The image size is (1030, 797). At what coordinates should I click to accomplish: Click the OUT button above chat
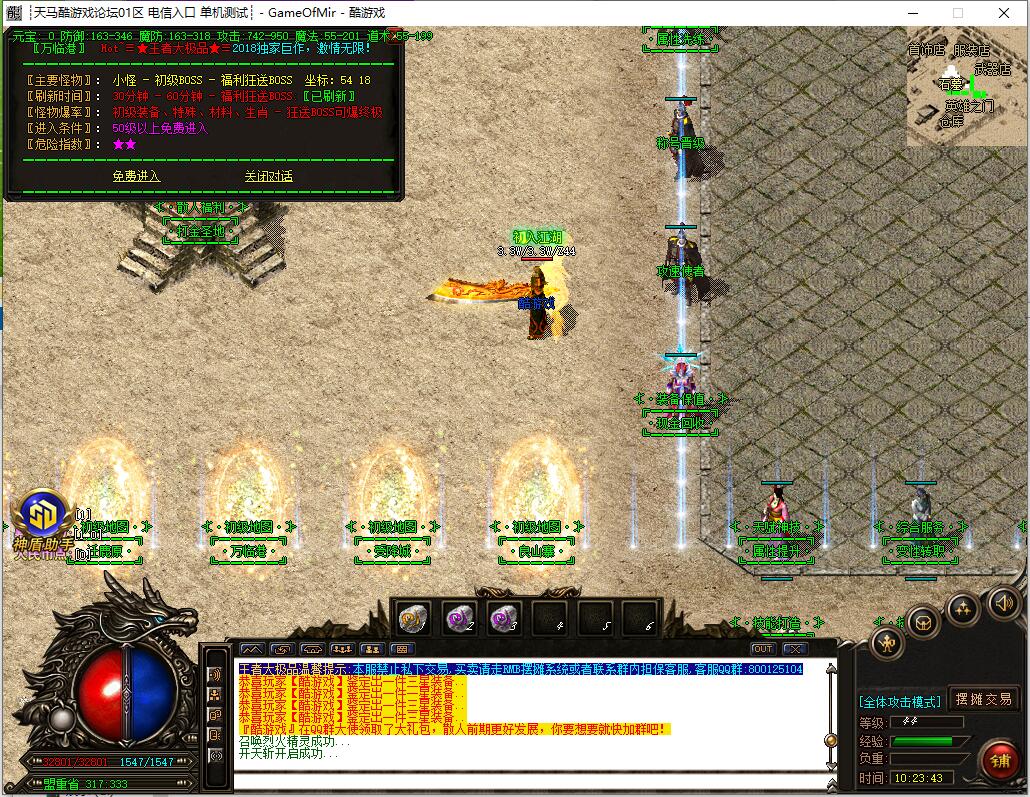point(763,649)
